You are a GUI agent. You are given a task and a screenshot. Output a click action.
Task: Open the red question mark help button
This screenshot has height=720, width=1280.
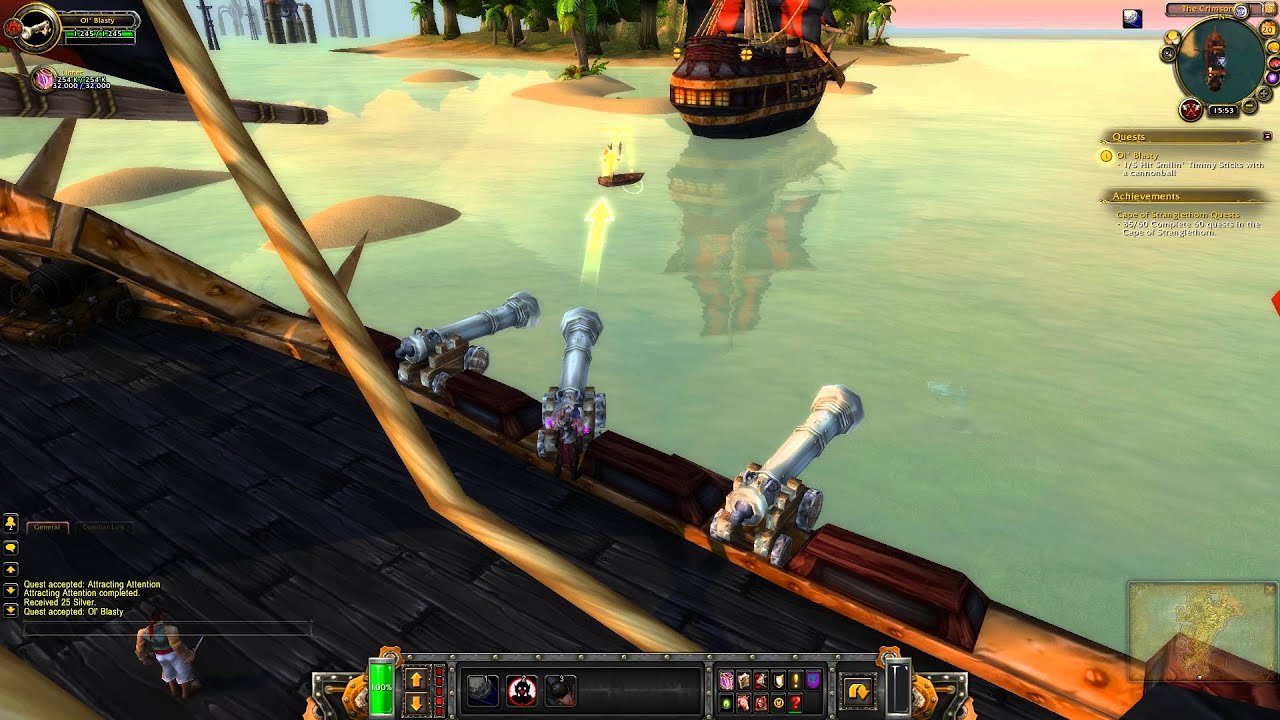(795, 703)
